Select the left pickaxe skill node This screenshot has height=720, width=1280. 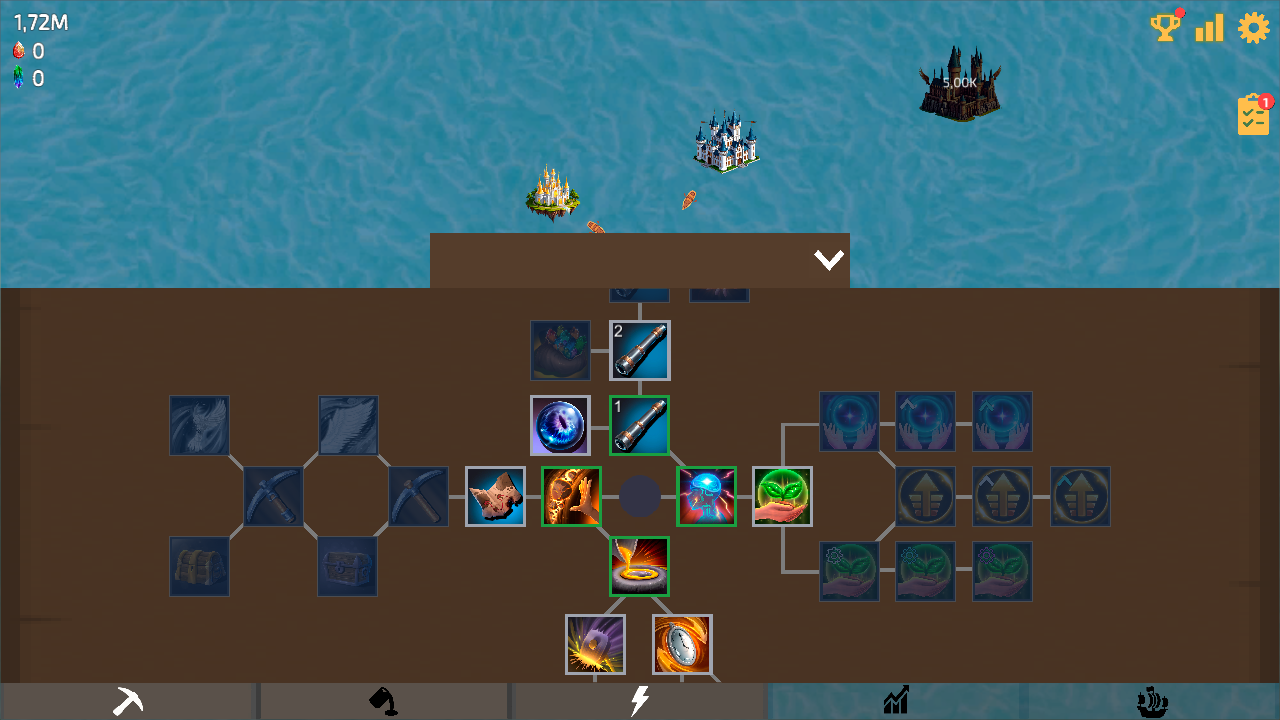pos(273,496)
